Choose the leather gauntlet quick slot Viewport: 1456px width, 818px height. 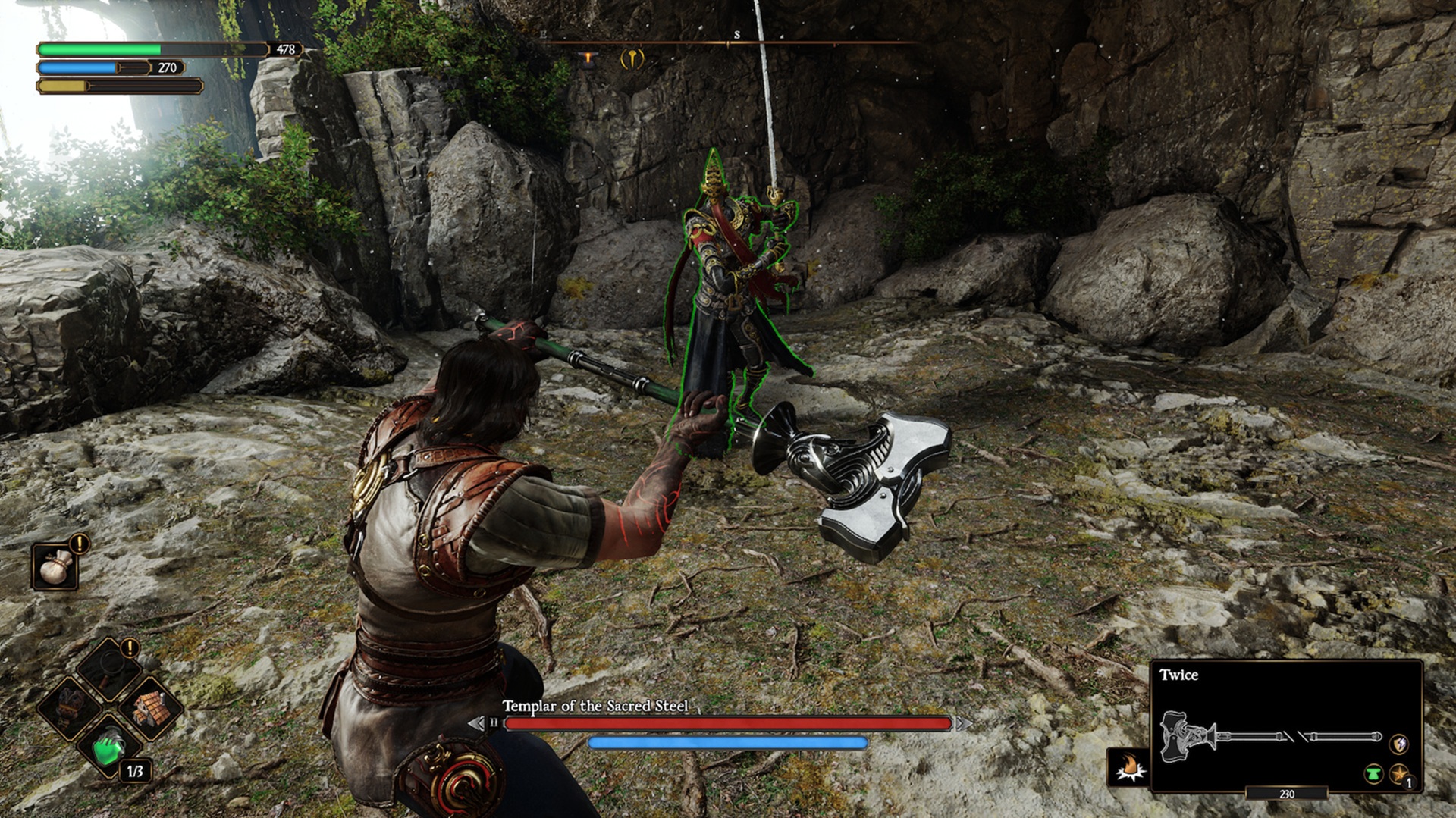click(x=72, y=707)
